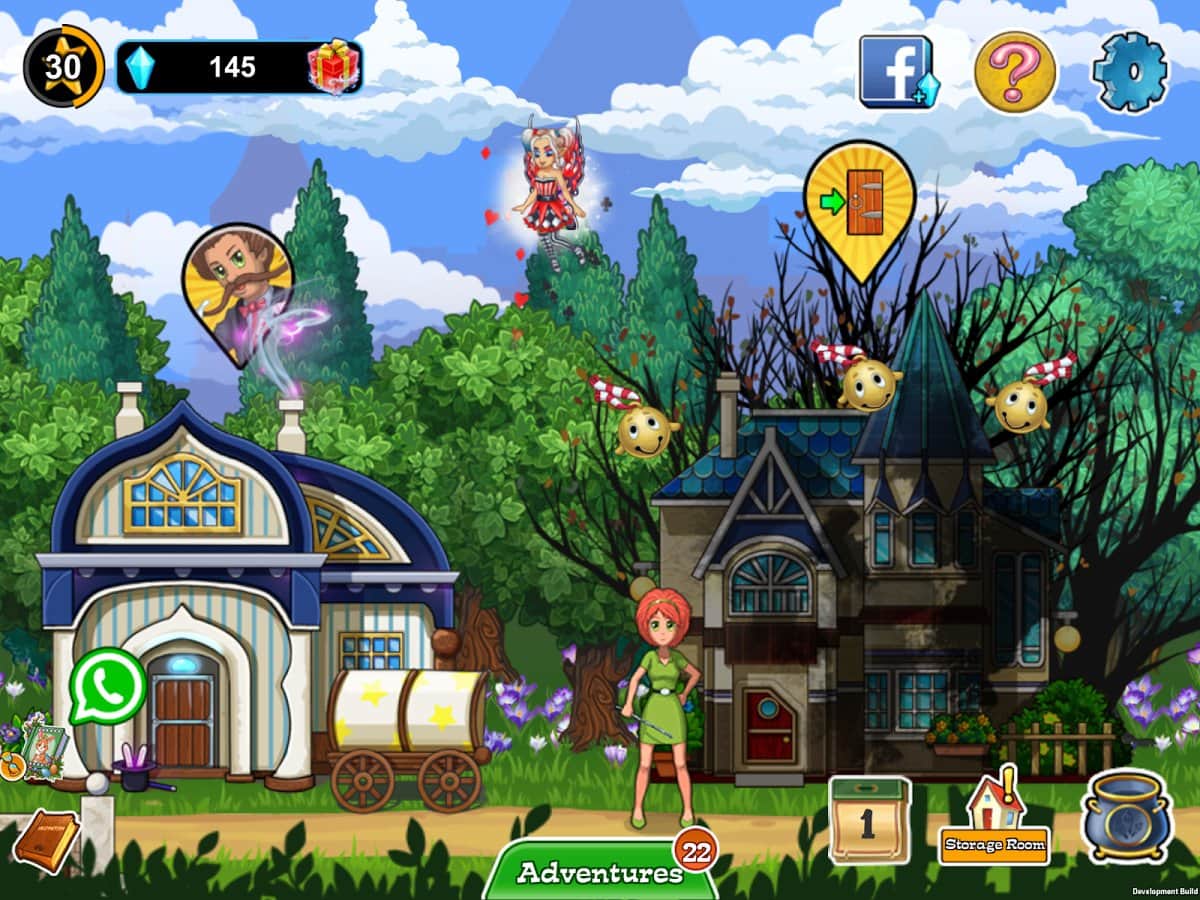Tap the WhatsApp share icon
Image resolution: width=1200 pixels, height=900 pixels.
(x=108, y=686)
